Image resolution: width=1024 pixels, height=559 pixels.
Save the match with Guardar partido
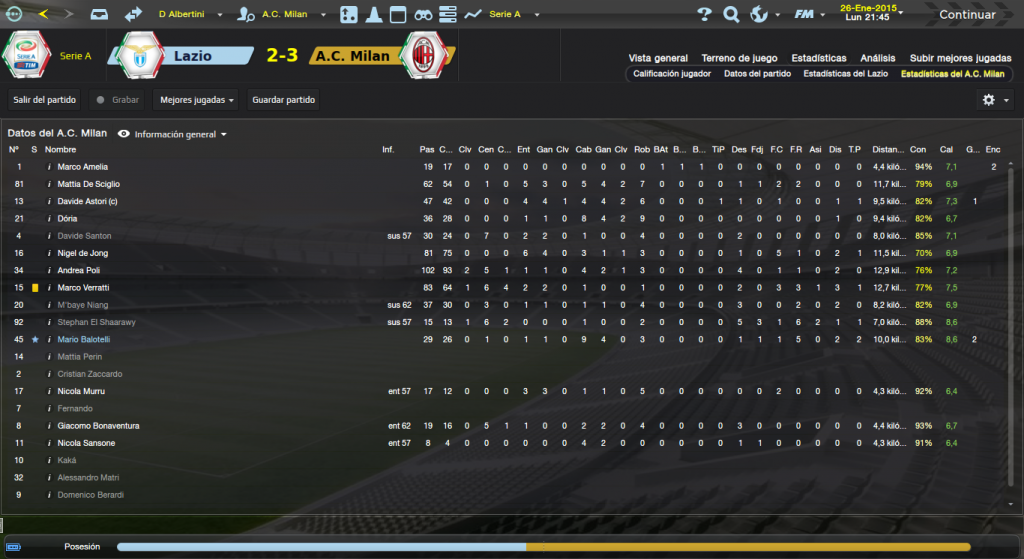pyautogui.click(x=284, y=99)
